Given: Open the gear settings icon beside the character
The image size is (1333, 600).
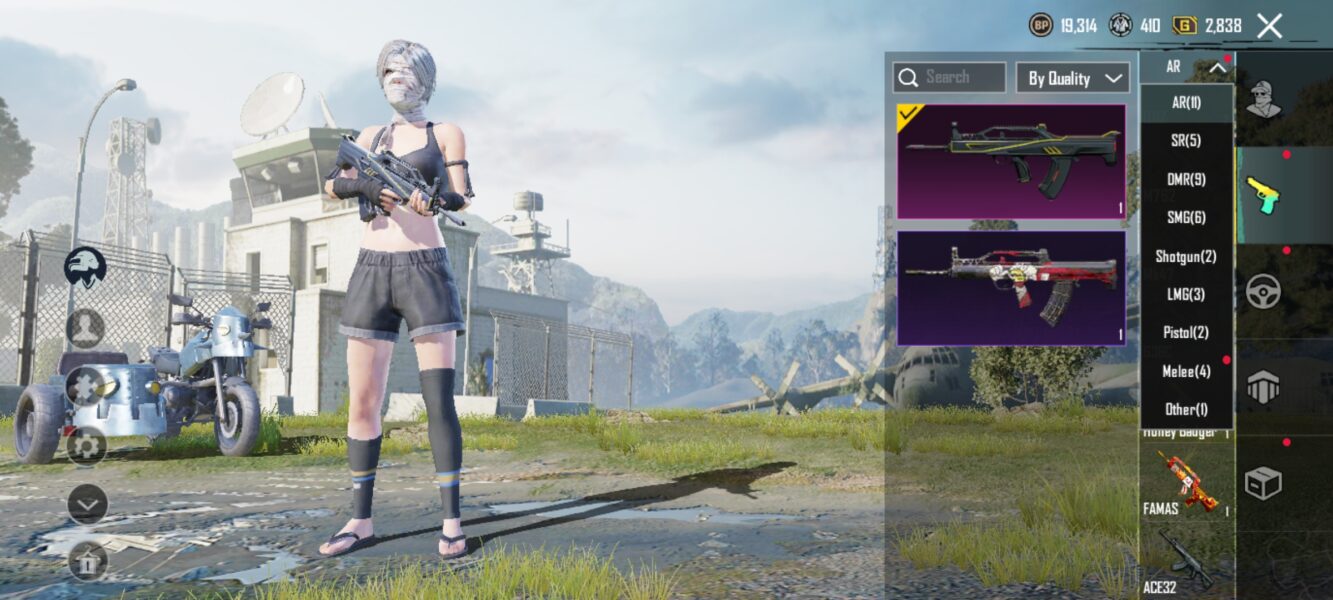Looking at the screenshot, I should click(87, 445).
